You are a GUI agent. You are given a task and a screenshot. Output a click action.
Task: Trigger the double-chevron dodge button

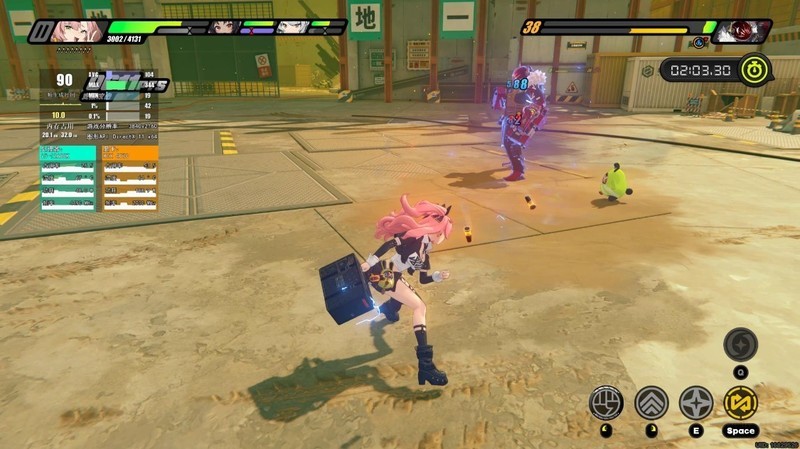pos(651,402)
